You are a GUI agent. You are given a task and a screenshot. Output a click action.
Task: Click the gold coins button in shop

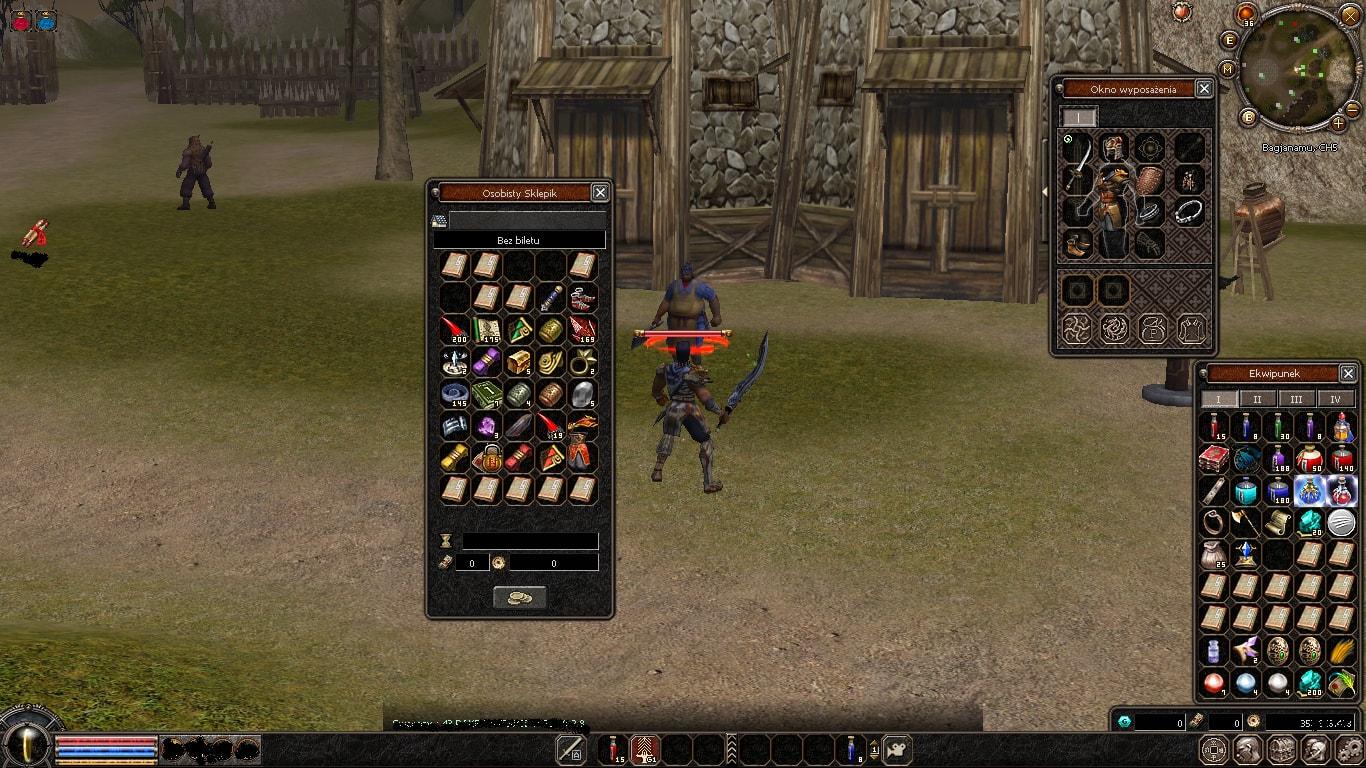(x=520, y=597)
